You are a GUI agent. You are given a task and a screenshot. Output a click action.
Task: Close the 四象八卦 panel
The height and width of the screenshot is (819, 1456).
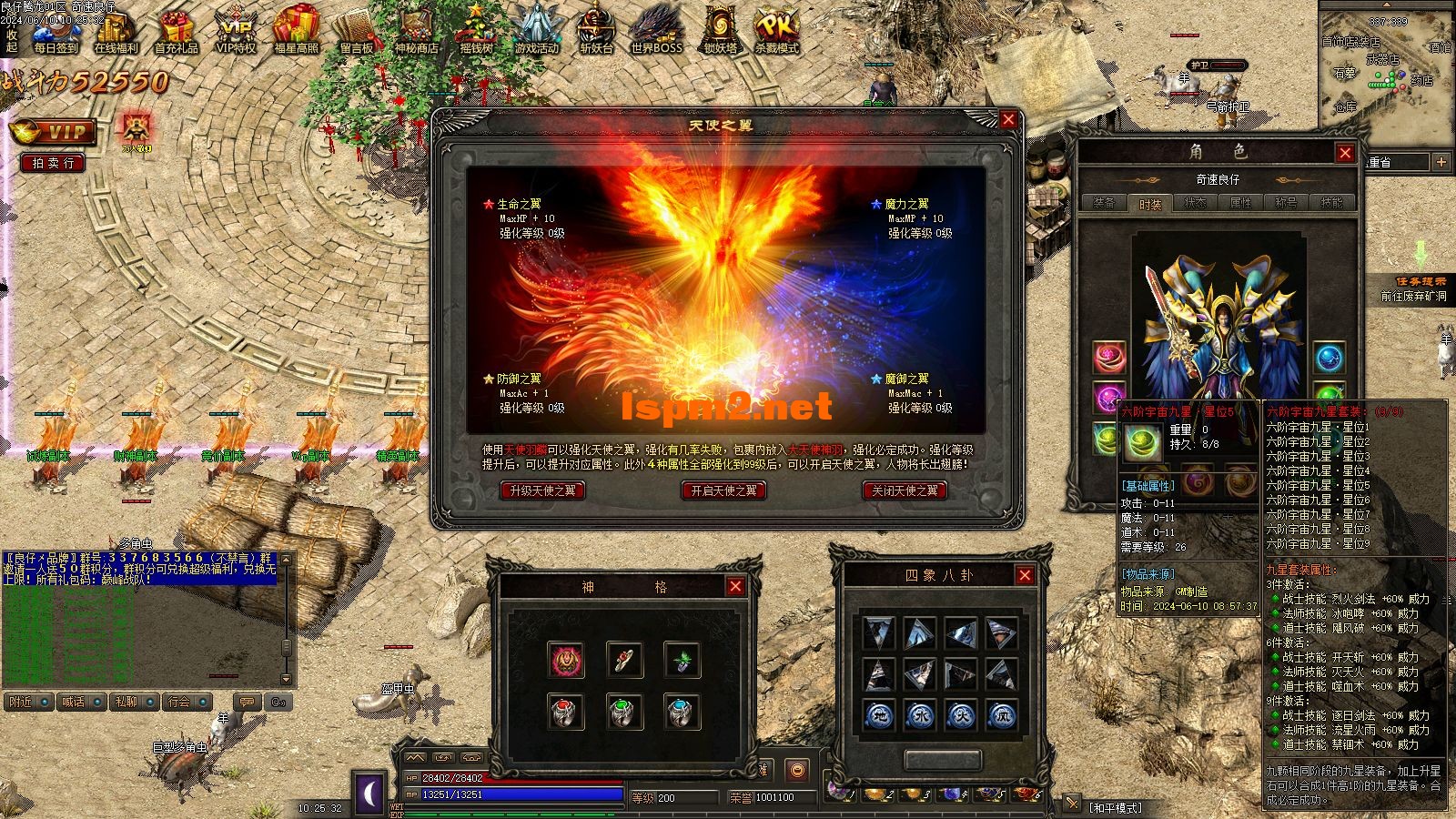point(1025,575)
